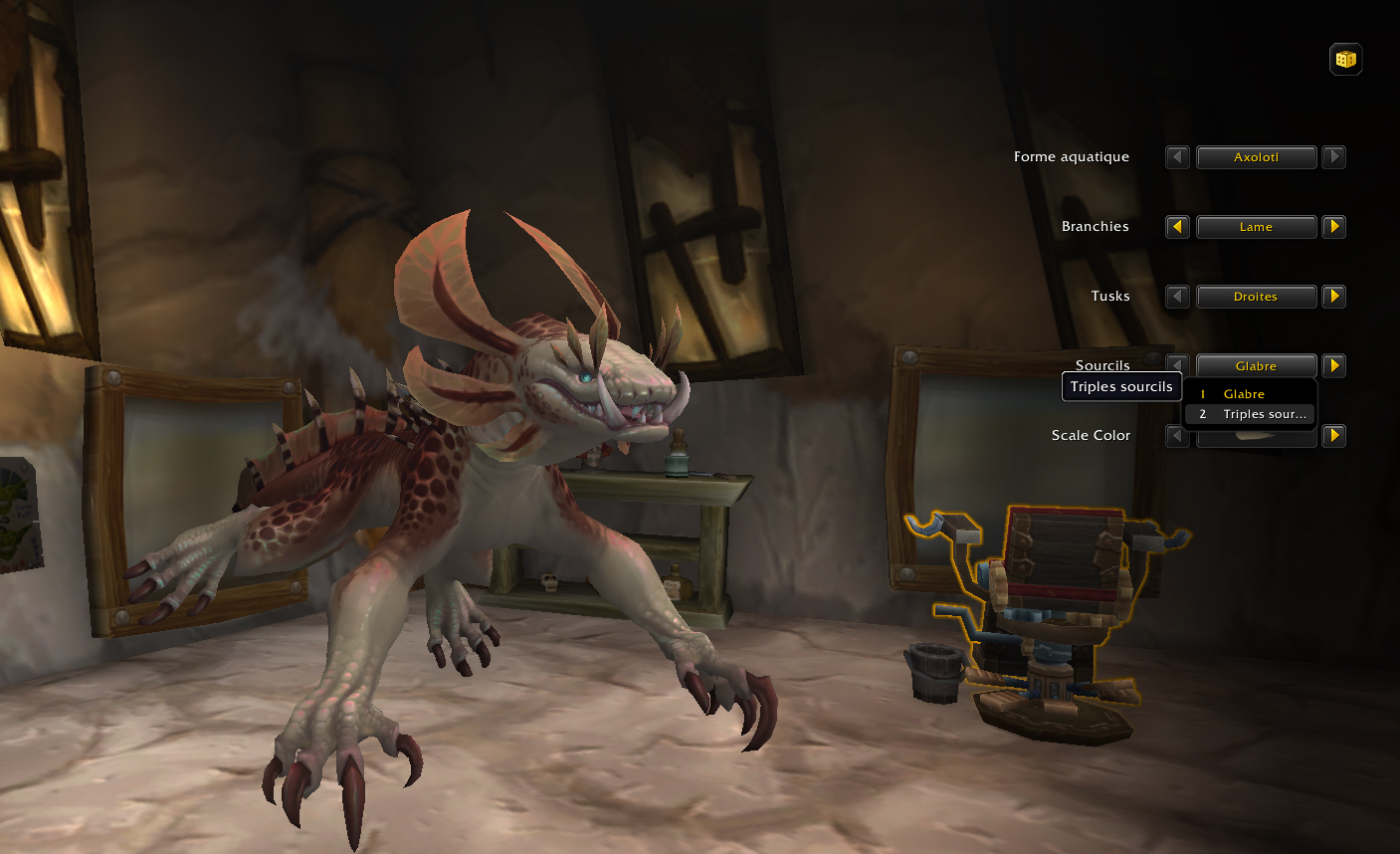
Task: Close the Sourcils dropdown showing Glabre
Action: coord(1256,365)
